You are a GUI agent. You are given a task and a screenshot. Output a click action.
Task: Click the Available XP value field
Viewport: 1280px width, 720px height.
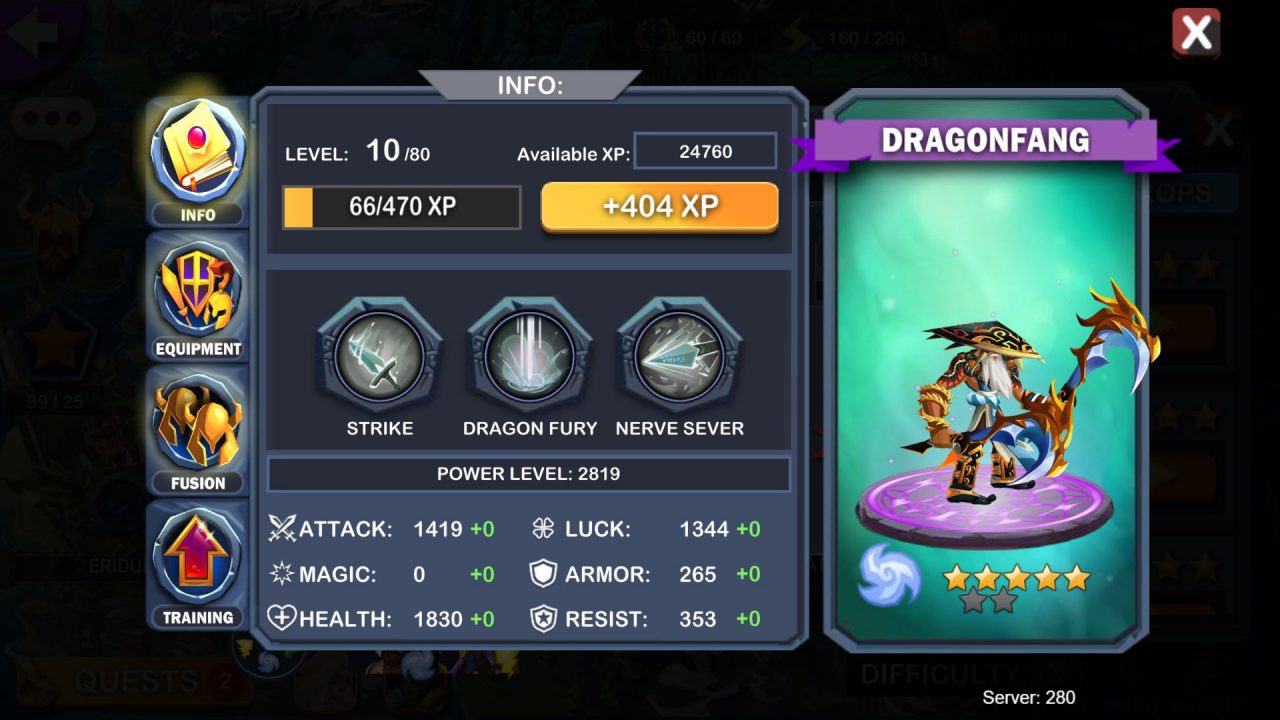pos(705,150)
